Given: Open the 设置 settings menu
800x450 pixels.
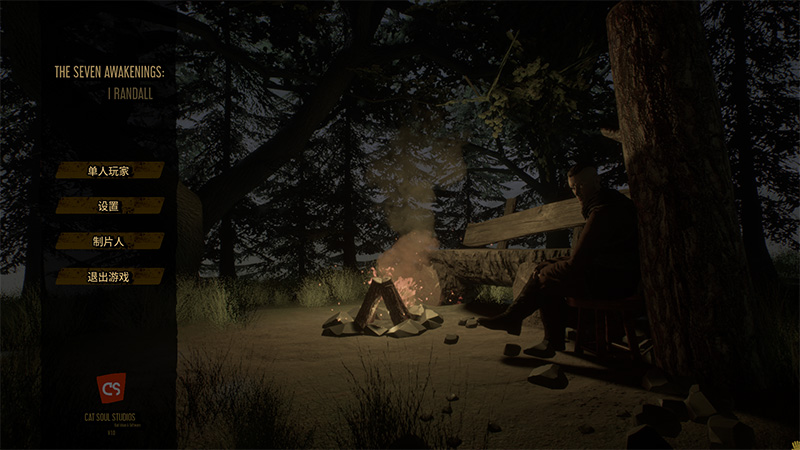Looking at the screenshot, I should [109, 206].
